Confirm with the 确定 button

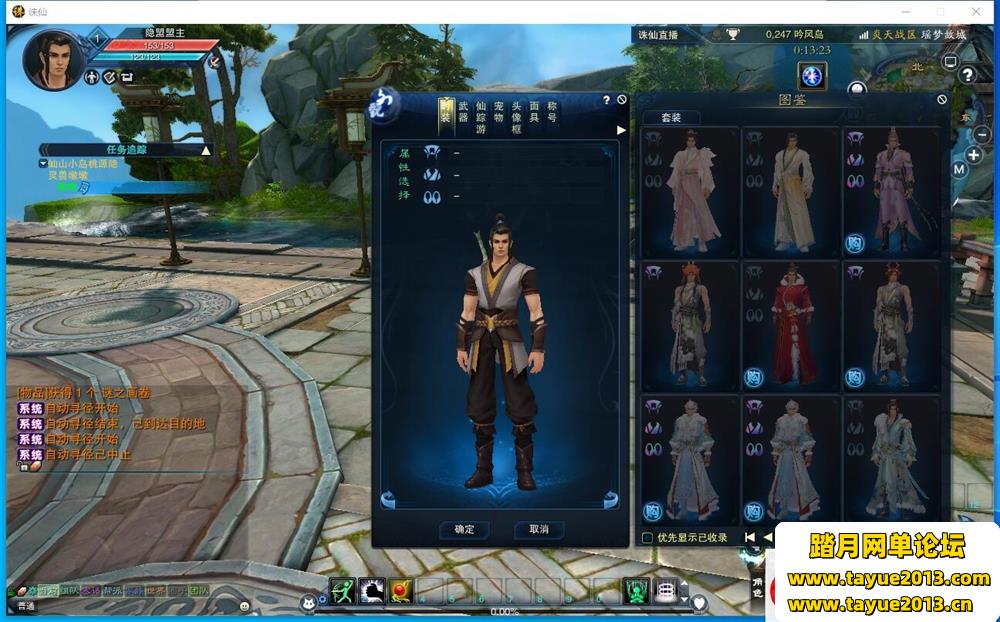click(x=464, y=529)
